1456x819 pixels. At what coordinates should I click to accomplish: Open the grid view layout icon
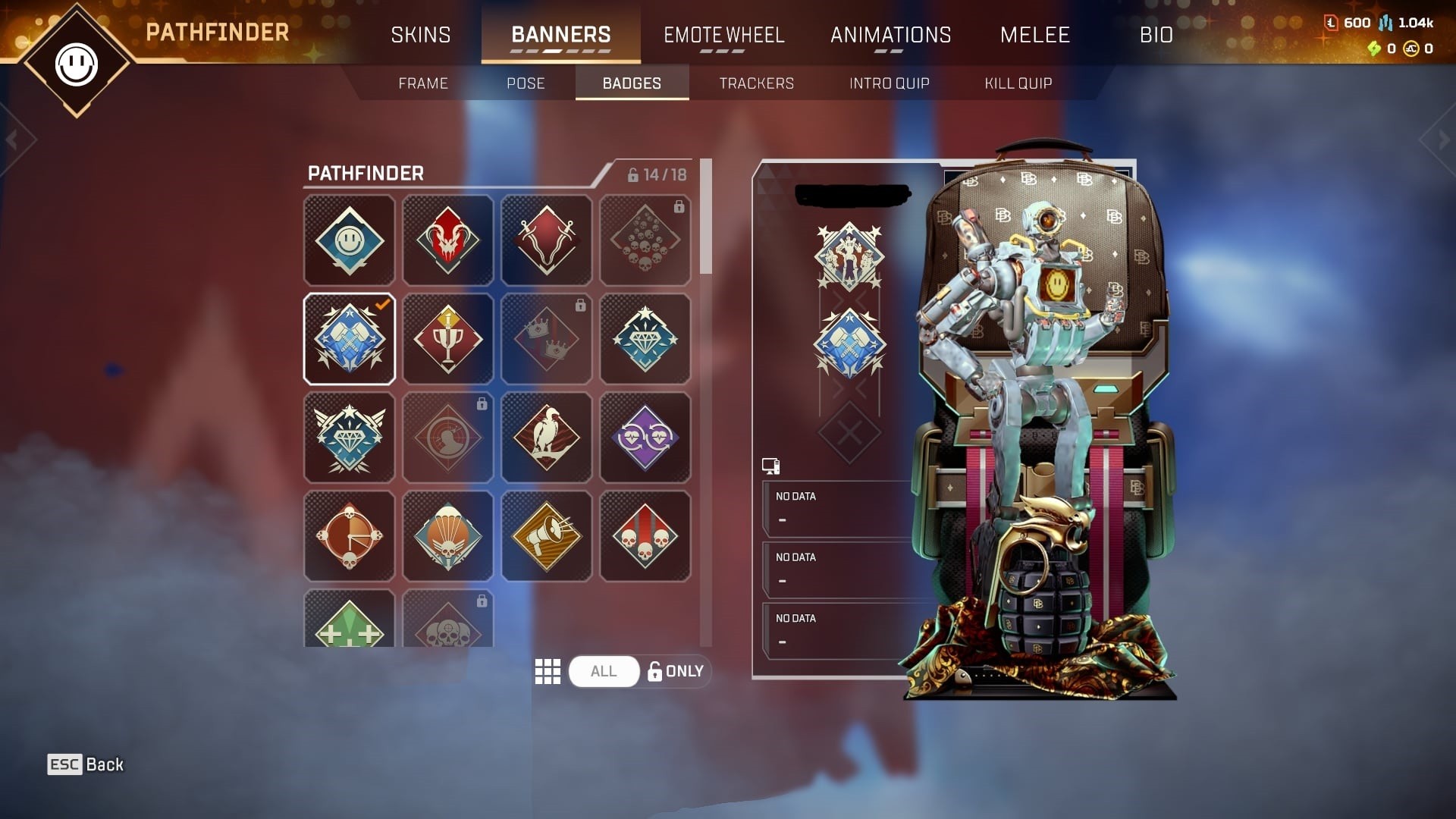click(548, 671)
